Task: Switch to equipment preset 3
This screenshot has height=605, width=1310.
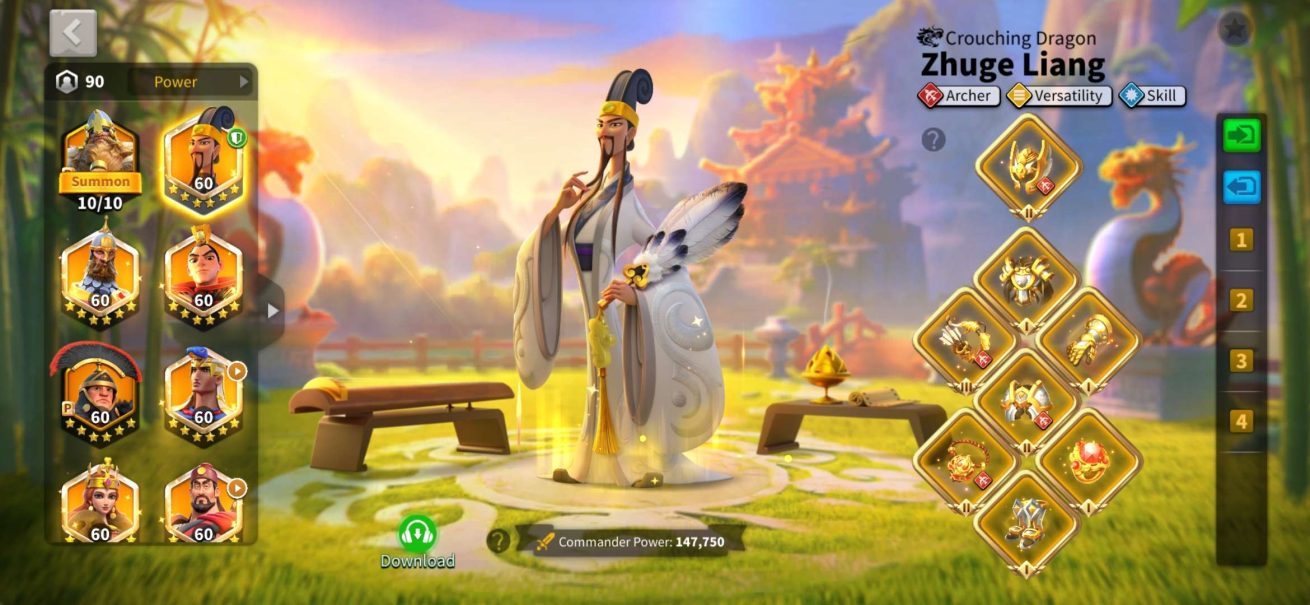Action: tap(1241, 361)
